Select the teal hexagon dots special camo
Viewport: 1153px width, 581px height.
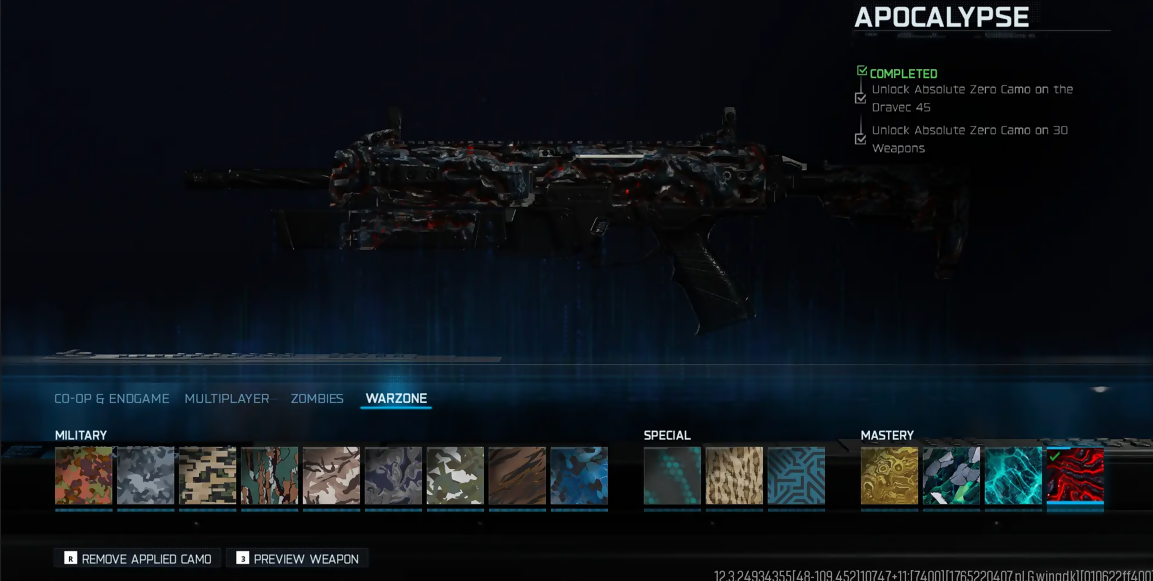pyautogui.click(x=673, y=476)
